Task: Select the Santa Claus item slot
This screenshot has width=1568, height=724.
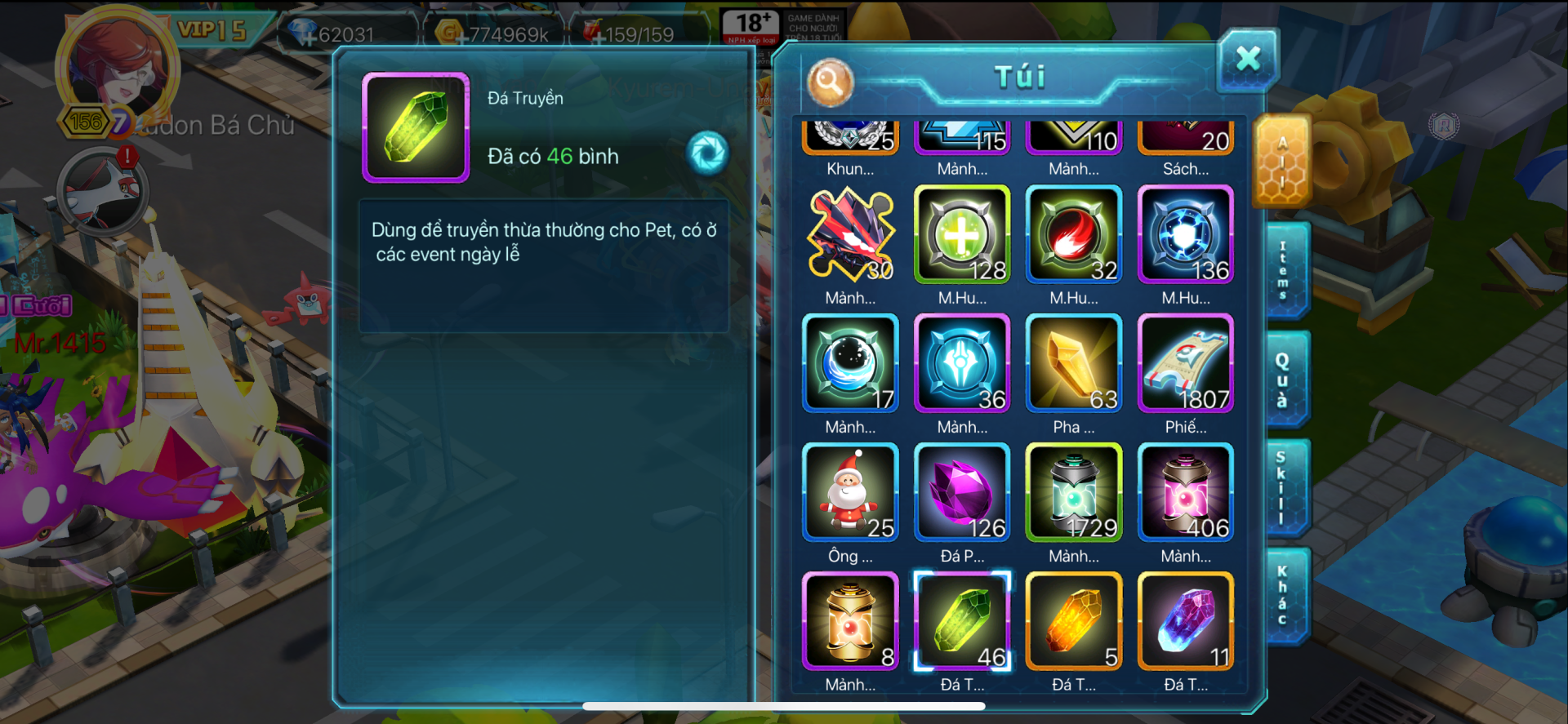Action: click(x=850, y=492)
